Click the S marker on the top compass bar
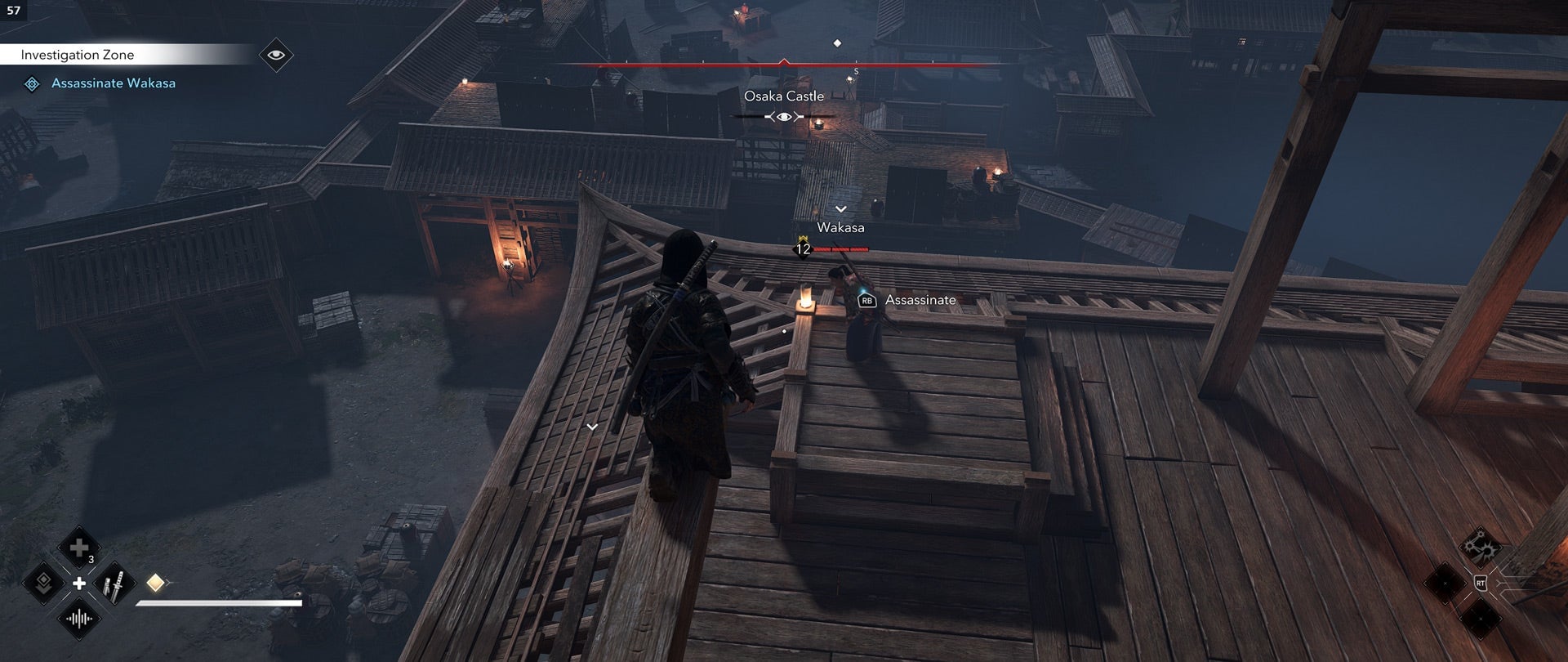 [x=855, y=72]
